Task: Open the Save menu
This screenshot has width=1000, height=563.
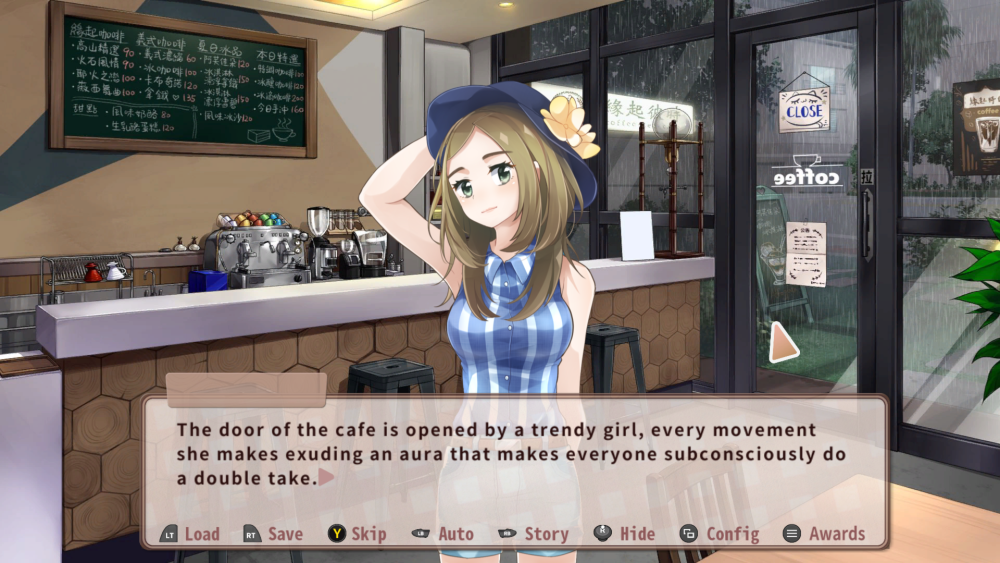Action: 273,534
